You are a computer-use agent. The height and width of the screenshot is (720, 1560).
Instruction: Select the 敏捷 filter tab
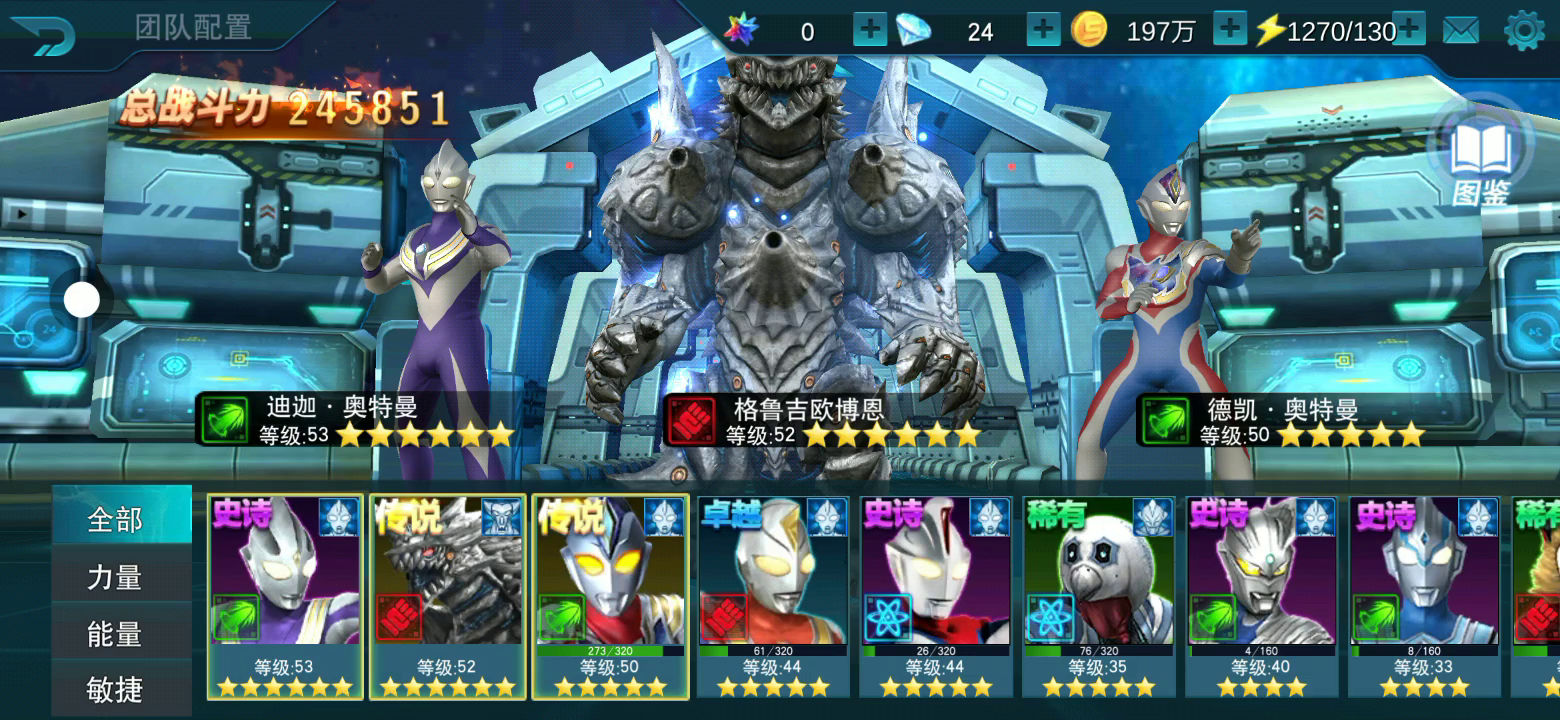(116, 689)
